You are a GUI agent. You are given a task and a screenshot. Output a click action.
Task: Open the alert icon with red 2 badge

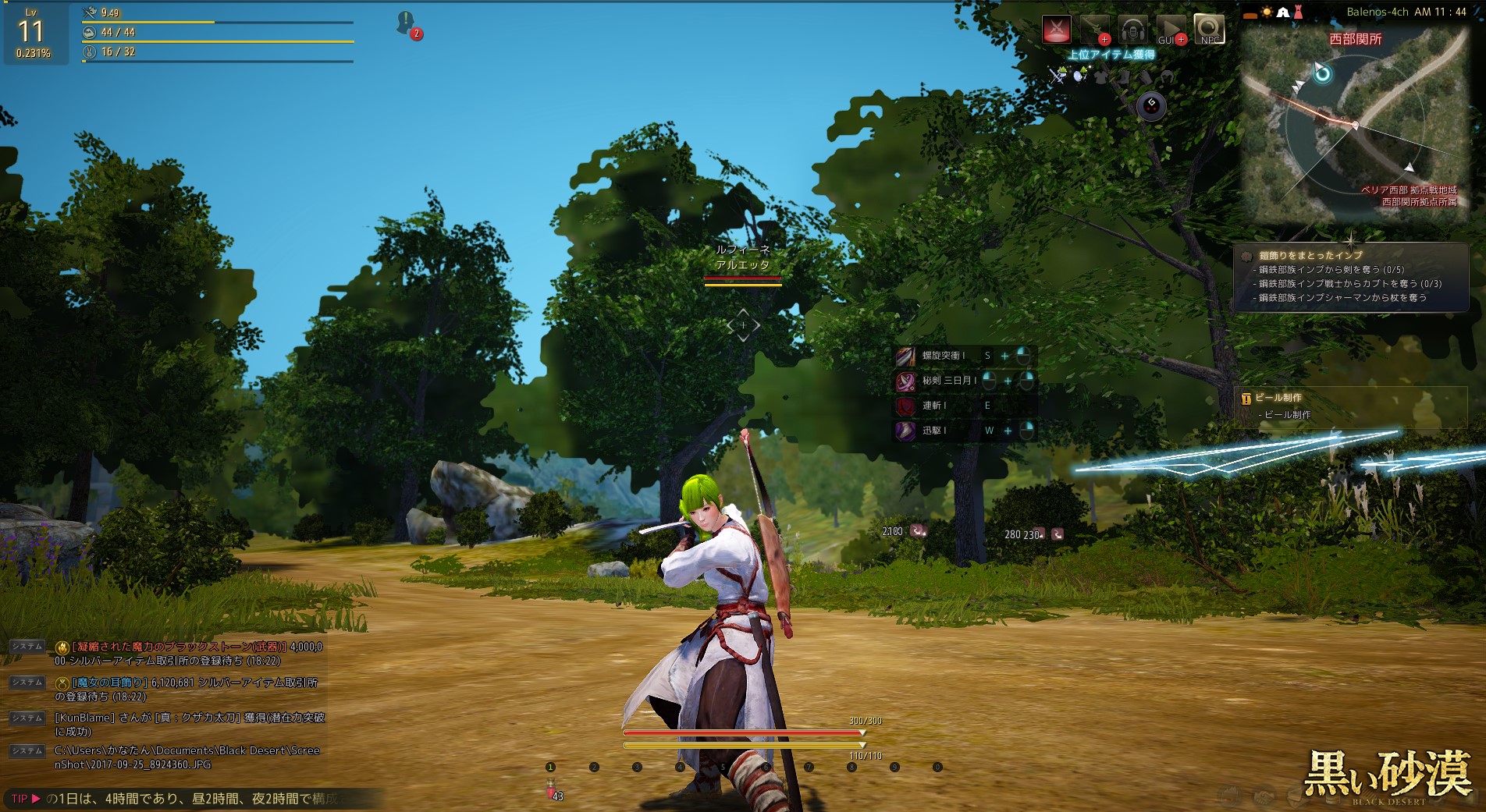pos(406,23)
